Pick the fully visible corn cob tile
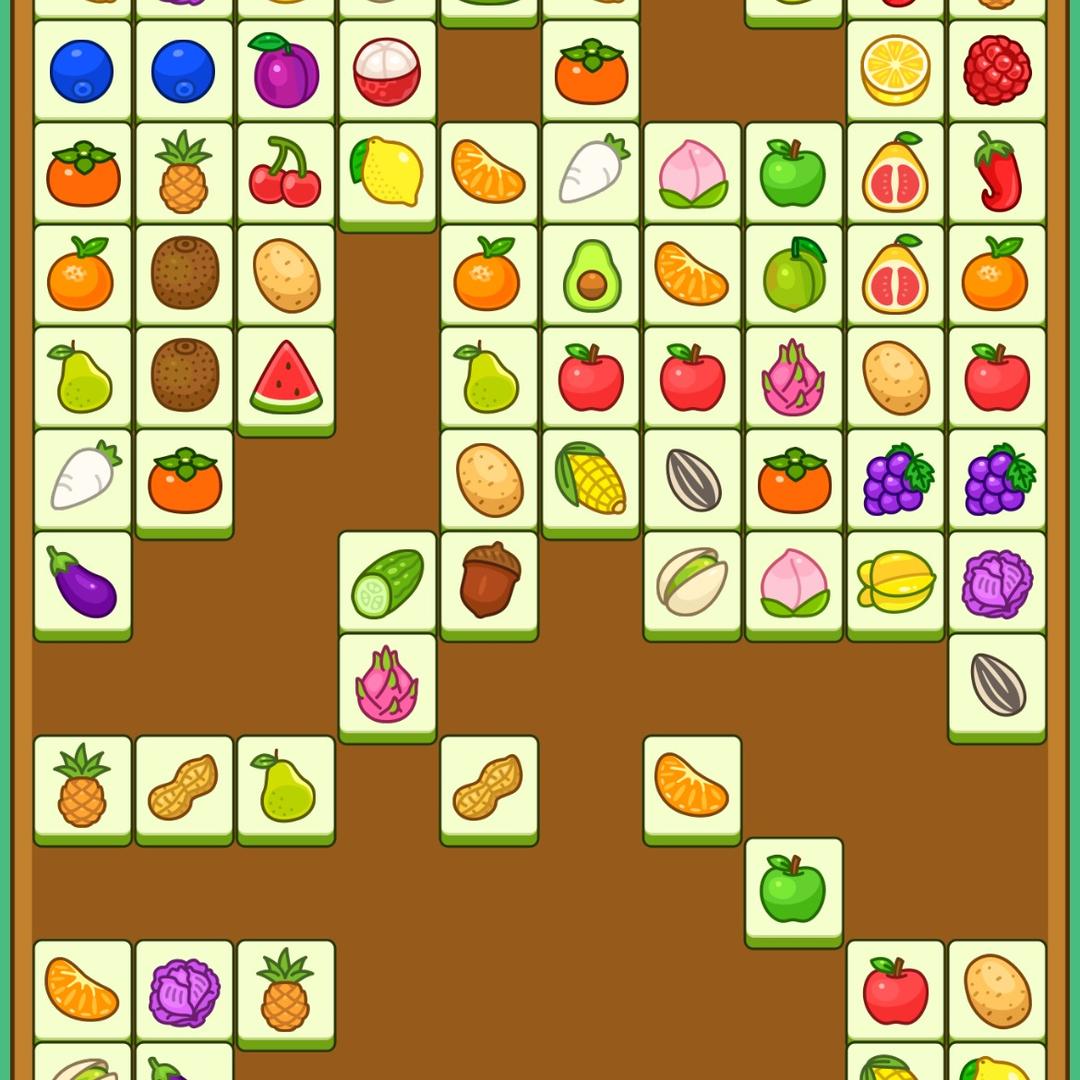This screenshot has height=1080, width=1080. click(x=591, y=479)
